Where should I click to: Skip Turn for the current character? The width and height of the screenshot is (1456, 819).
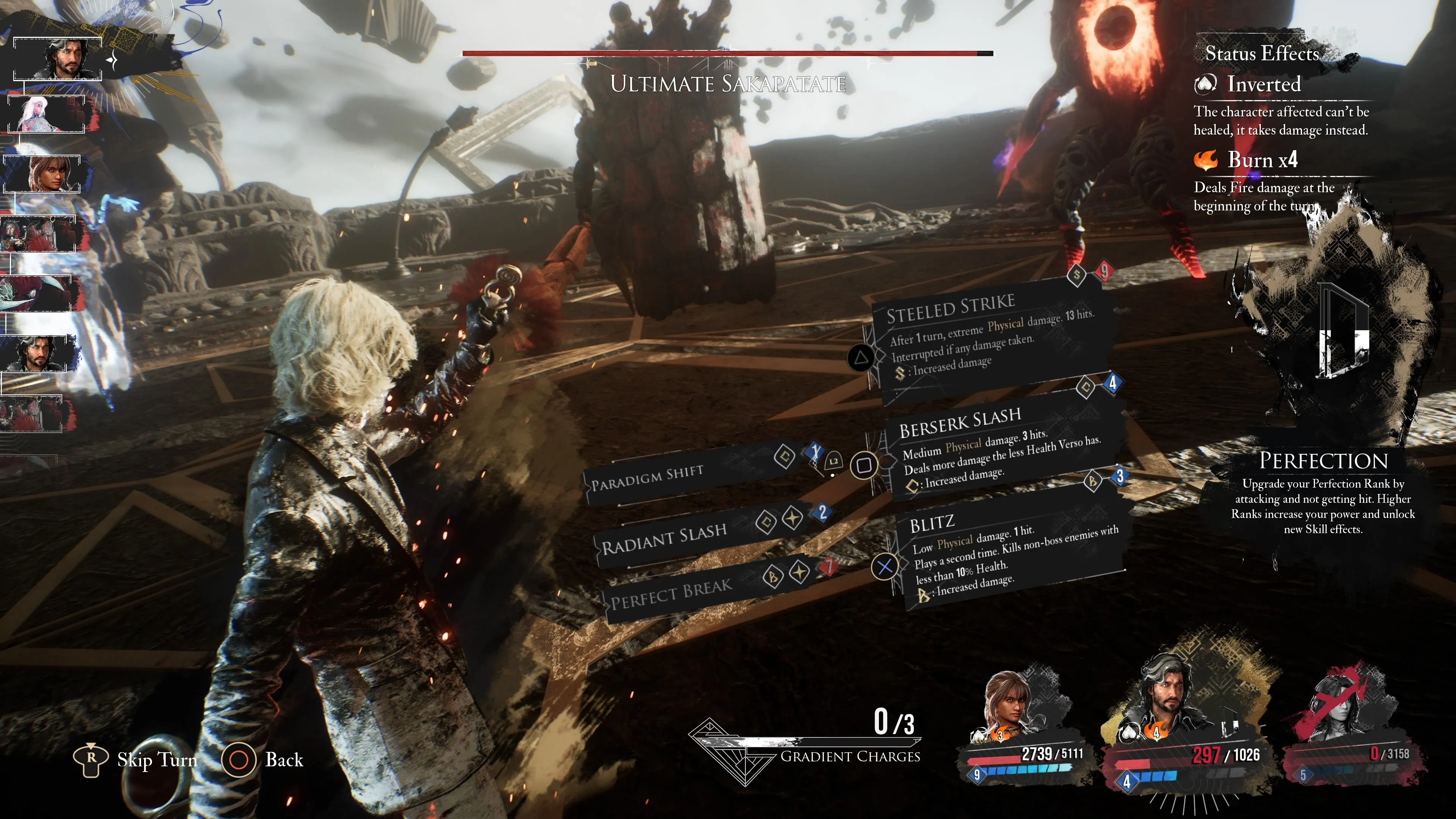pyautogui.click(x=136, y=759)
